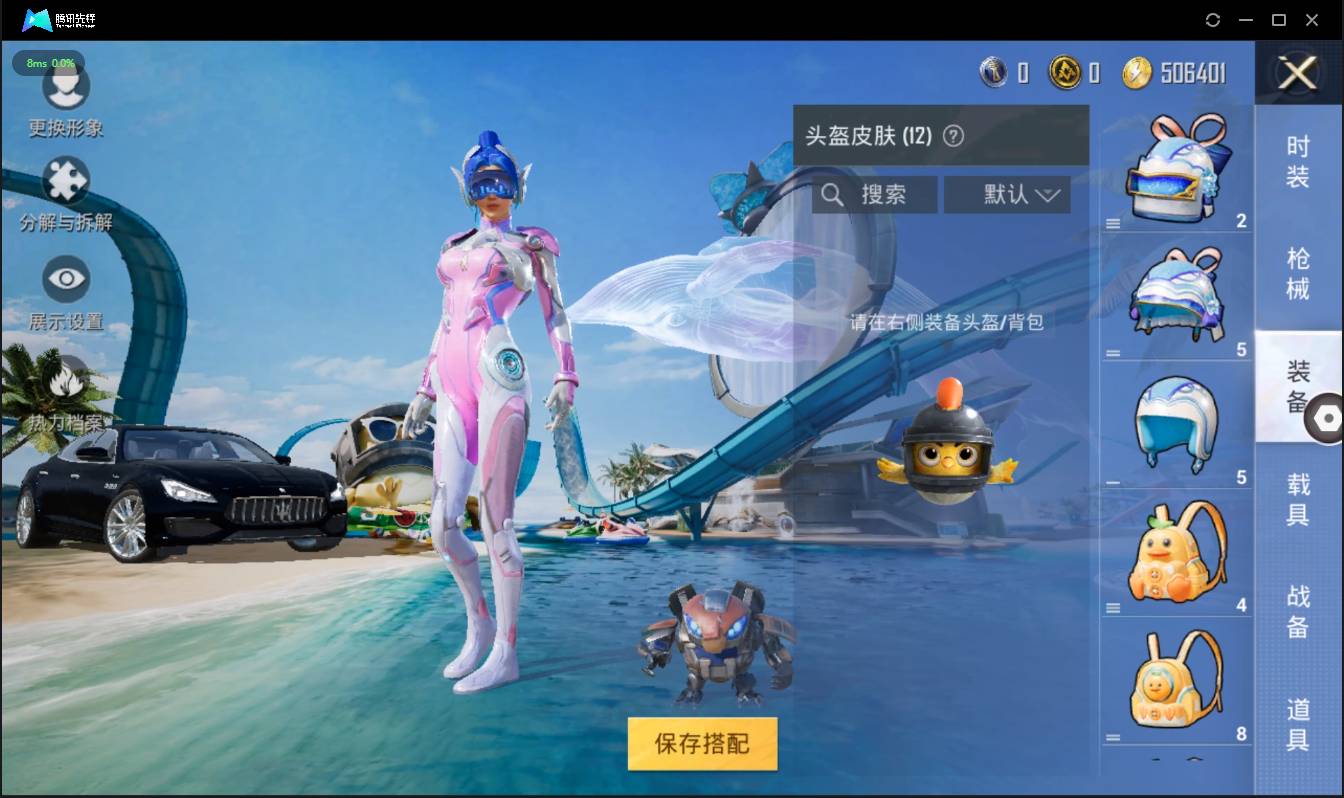Click the emulator refresh icon in the titlebar
This screenshot has height=798, width=1344.
pyautogui.click(x=1213, y=19)
